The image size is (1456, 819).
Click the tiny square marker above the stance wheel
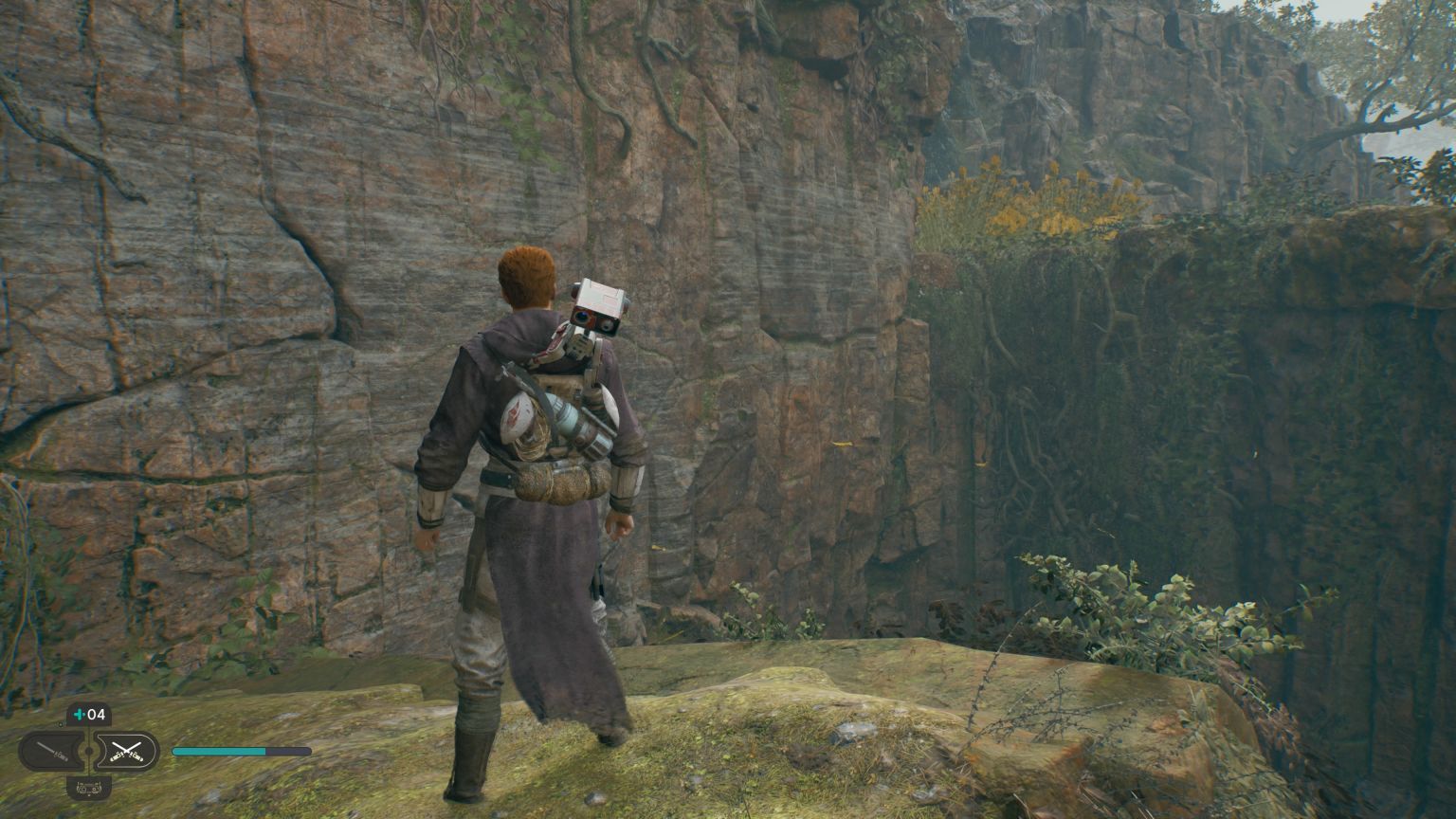click(x=61, y=723)
